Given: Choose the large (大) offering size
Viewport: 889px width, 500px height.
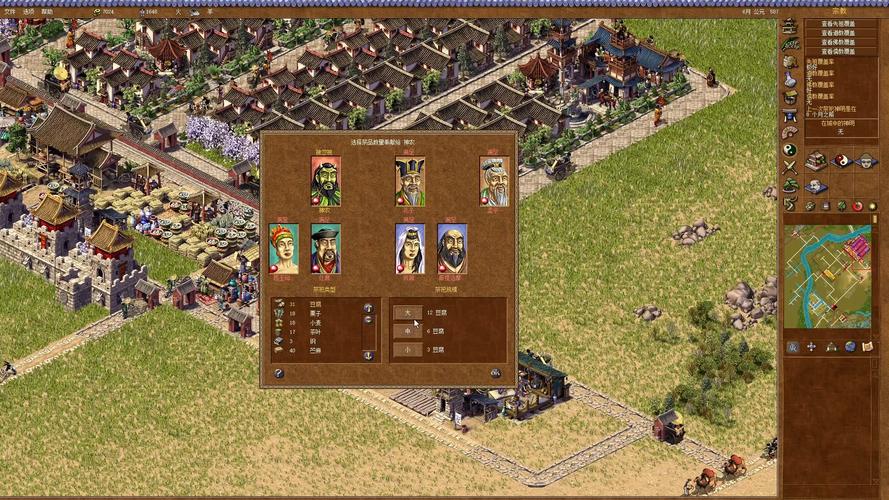Looking at the screenshot, I should 407,312.
